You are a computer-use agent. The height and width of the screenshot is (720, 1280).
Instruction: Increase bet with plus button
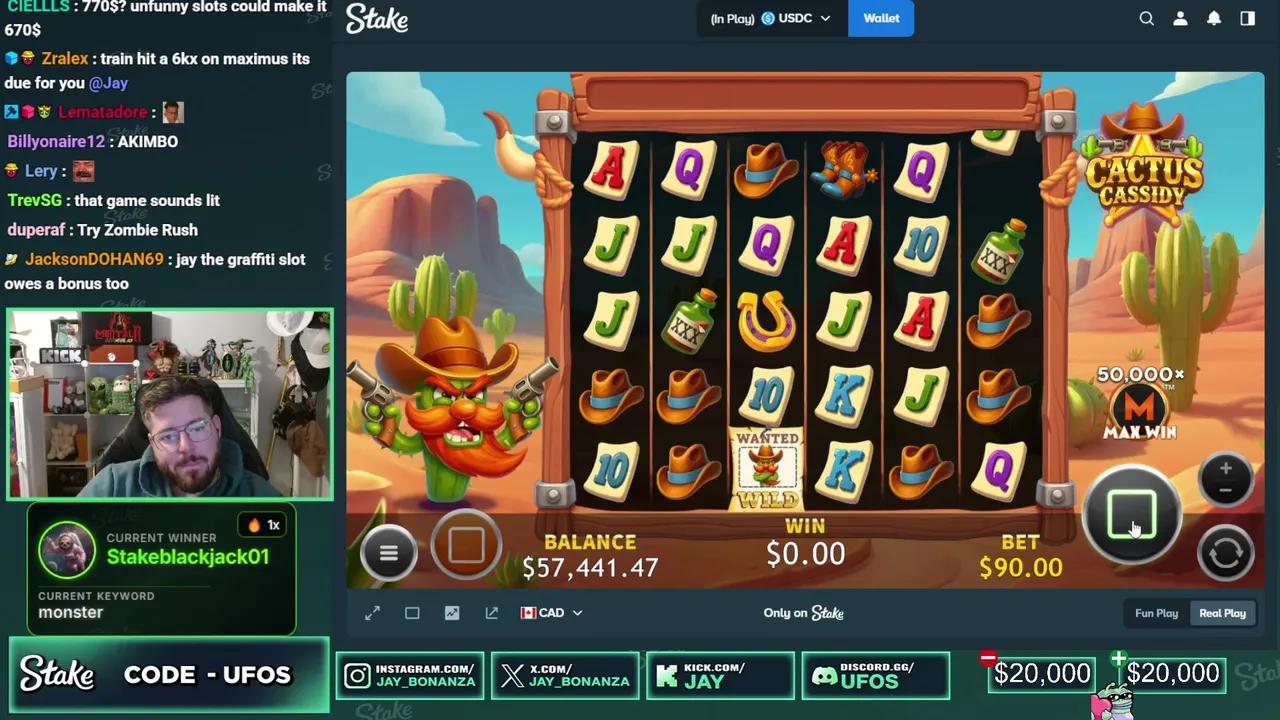(1225, 468)
